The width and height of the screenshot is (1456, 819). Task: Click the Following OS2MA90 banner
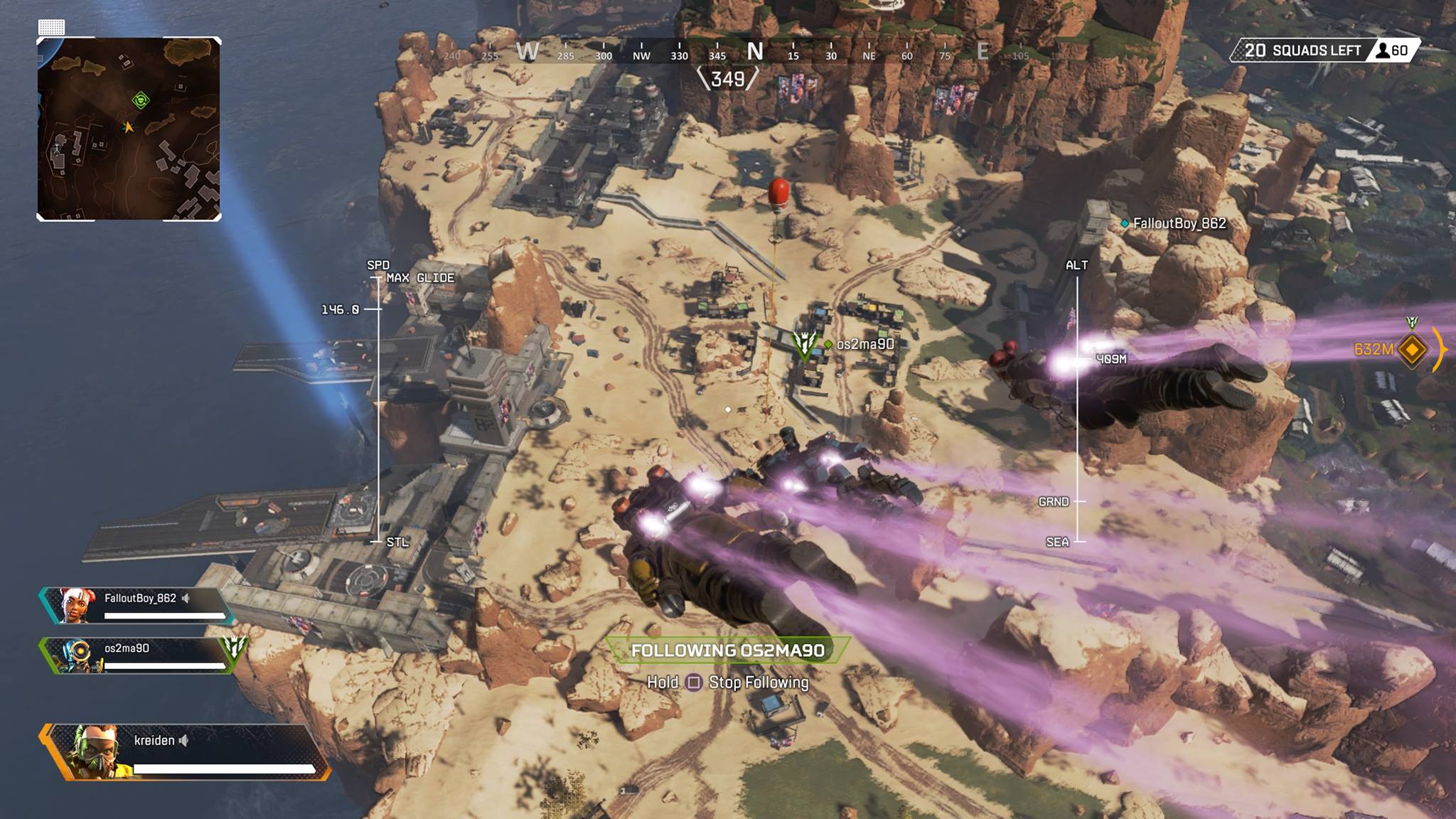[727, 651]
